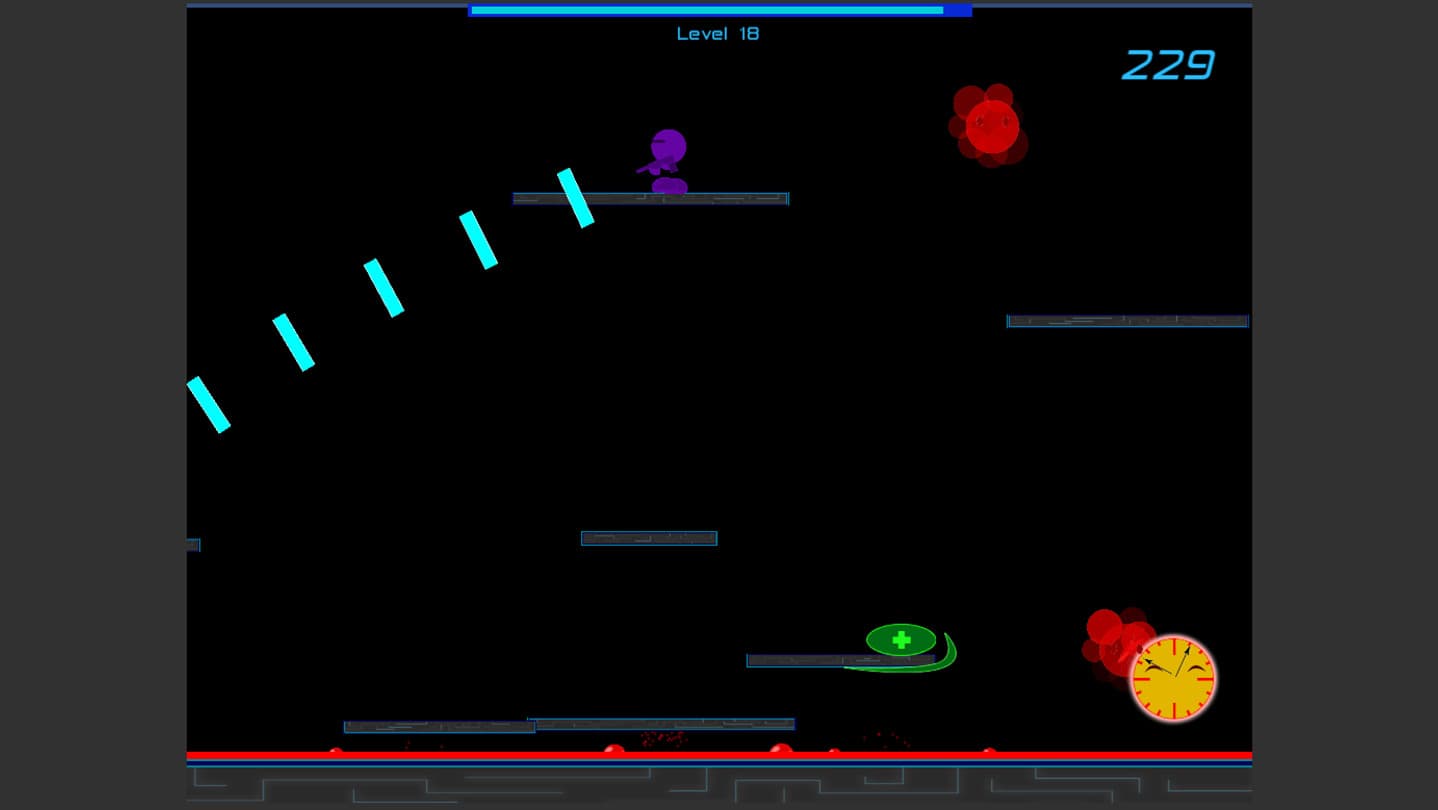1438x810 pixels.
Task: Click the small platform edge at left
Action: pyautogui.click(x=191, y=544)
